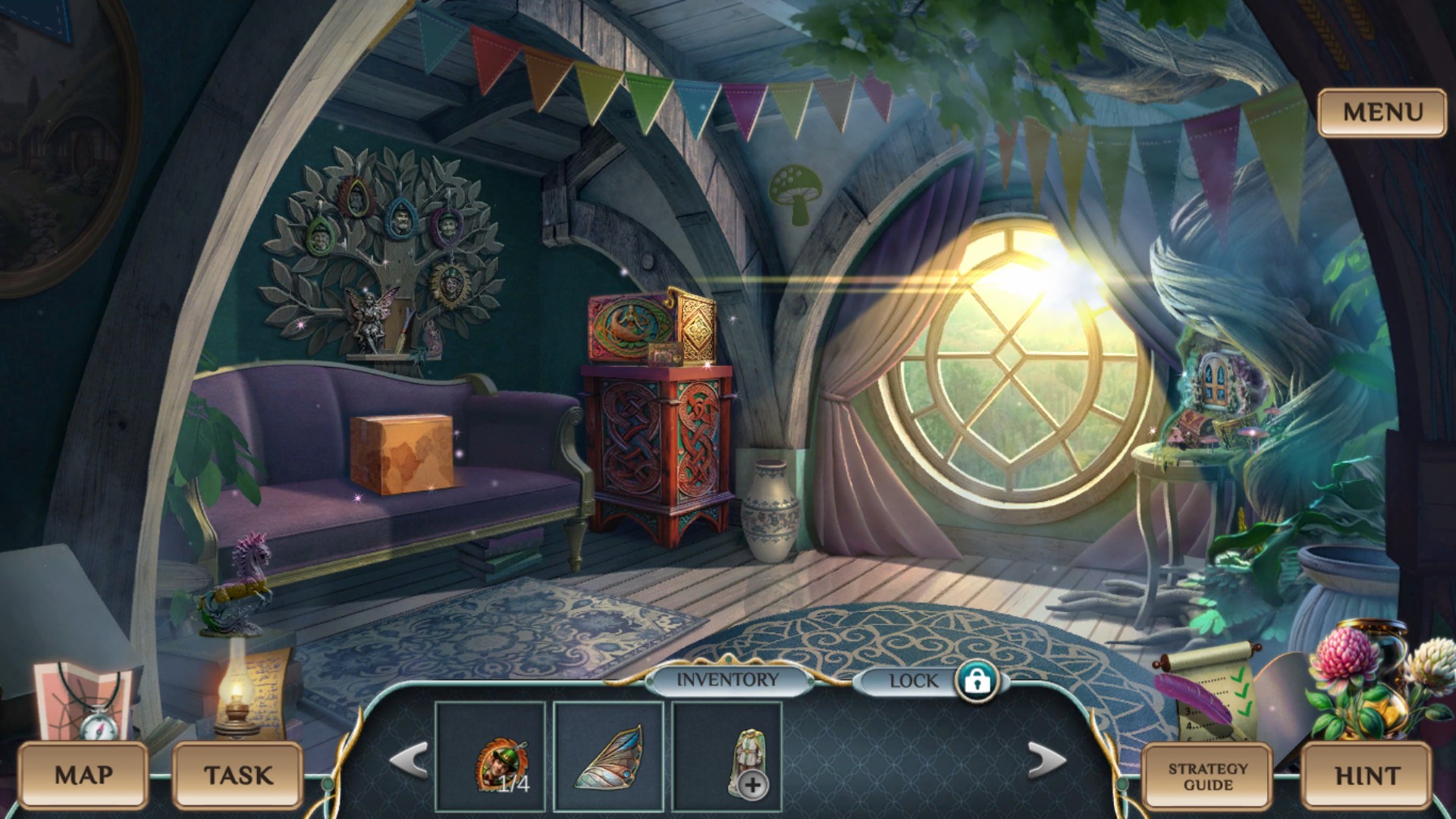1456x819 pixels.
Task: Click the inventory right arrow
Action: 1046,760
